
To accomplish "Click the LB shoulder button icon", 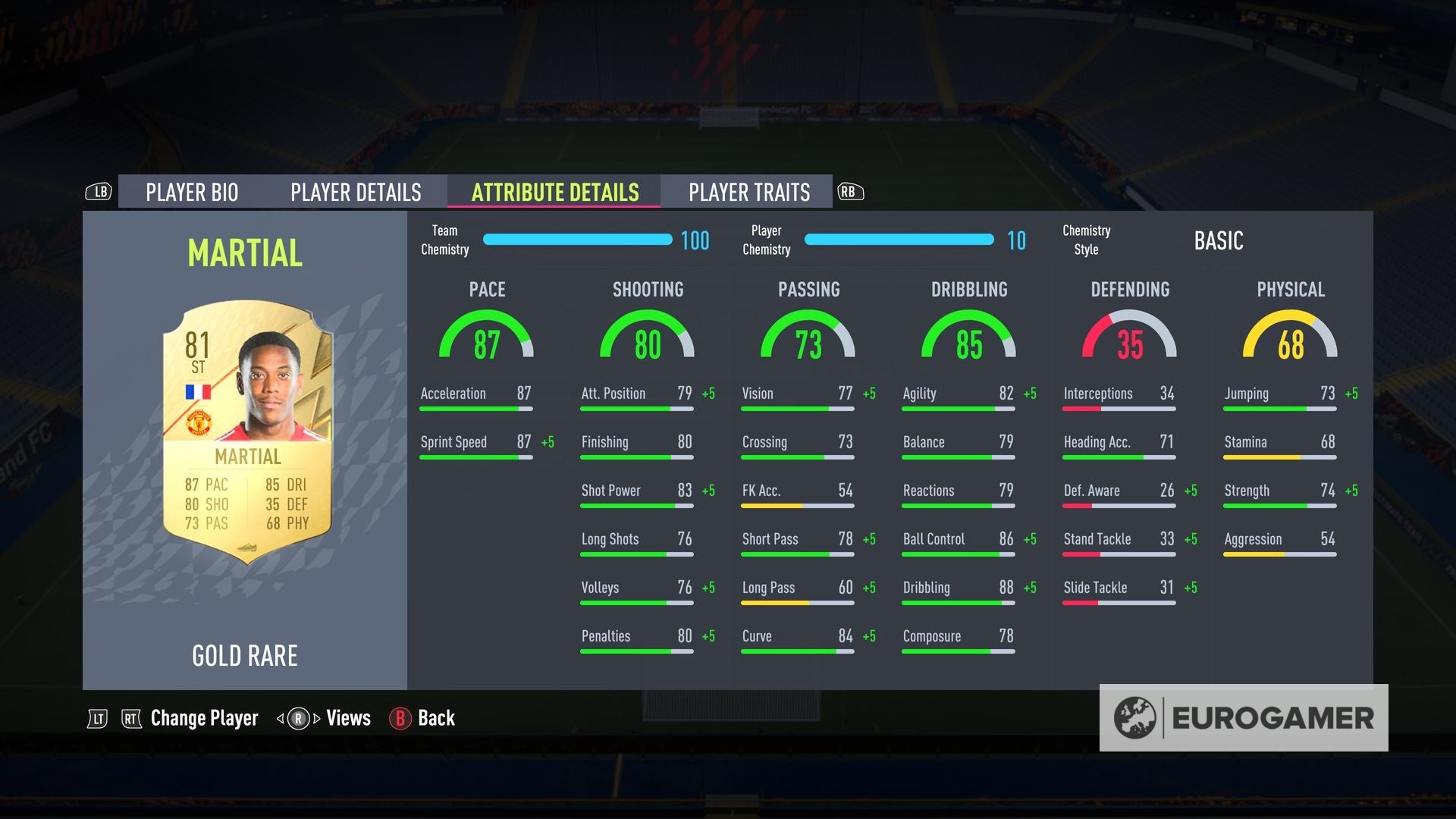I will (99, 192).
